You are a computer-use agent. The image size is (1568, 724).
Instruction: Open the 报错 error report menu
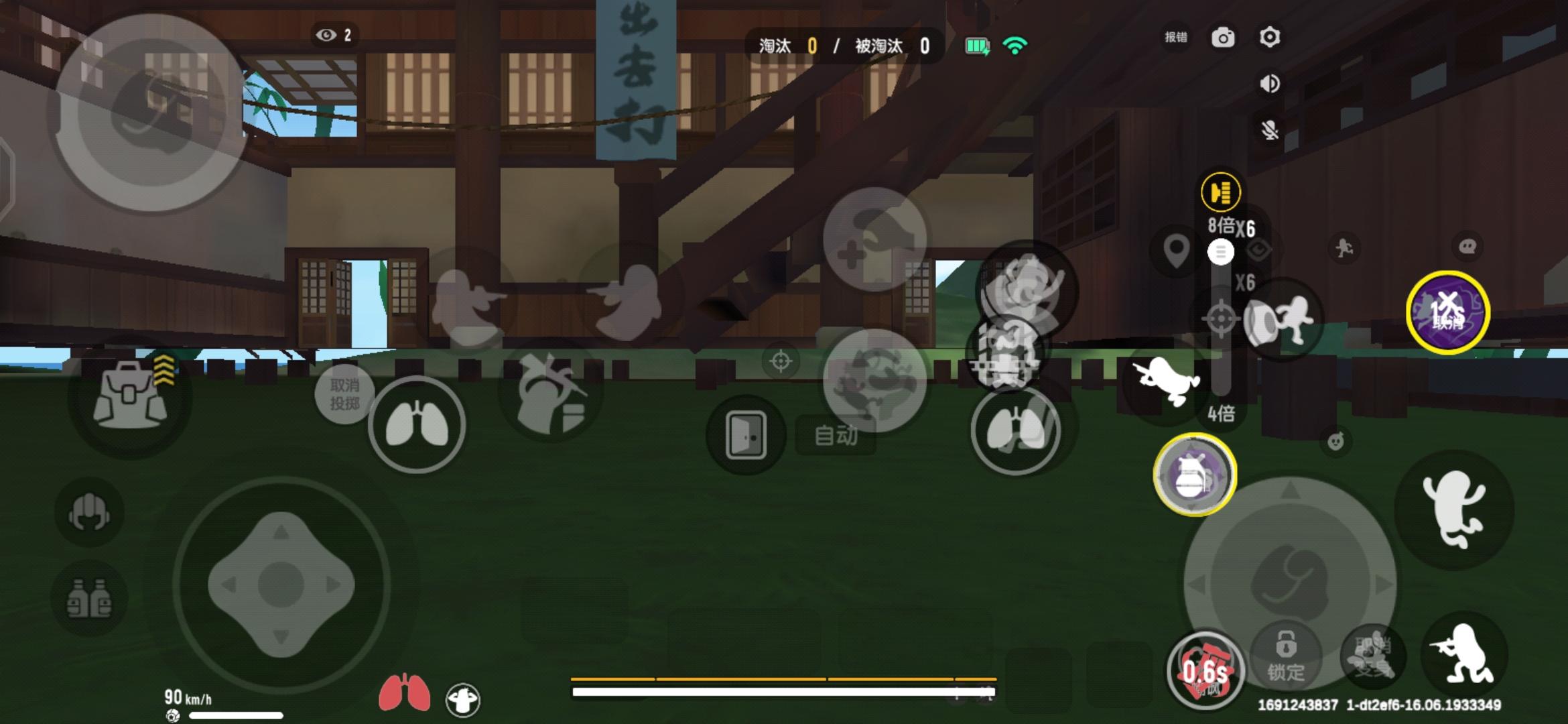pos(1175,38)
